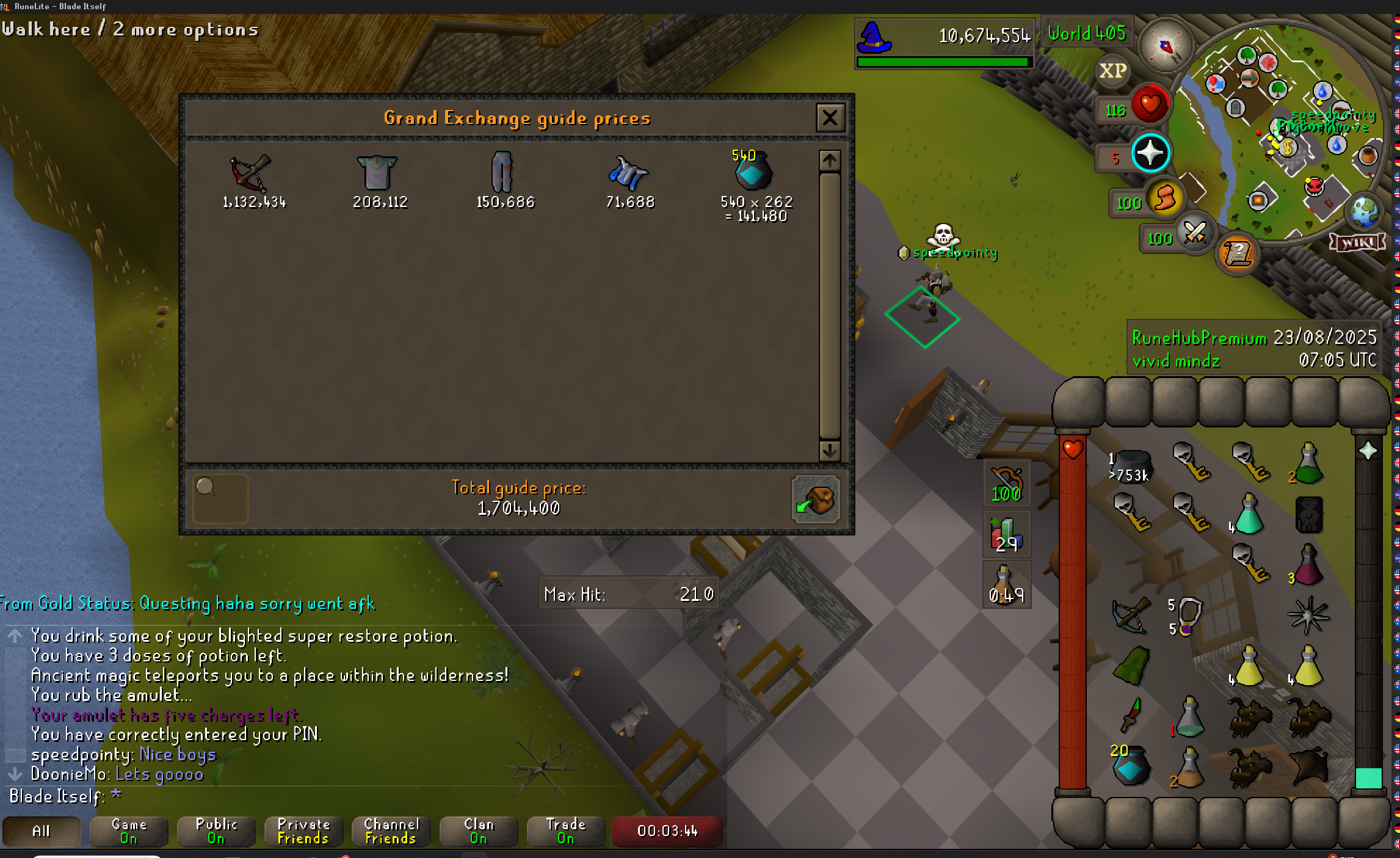
Task: Select the leg armour priced 150,686
Action: point(502,173)
